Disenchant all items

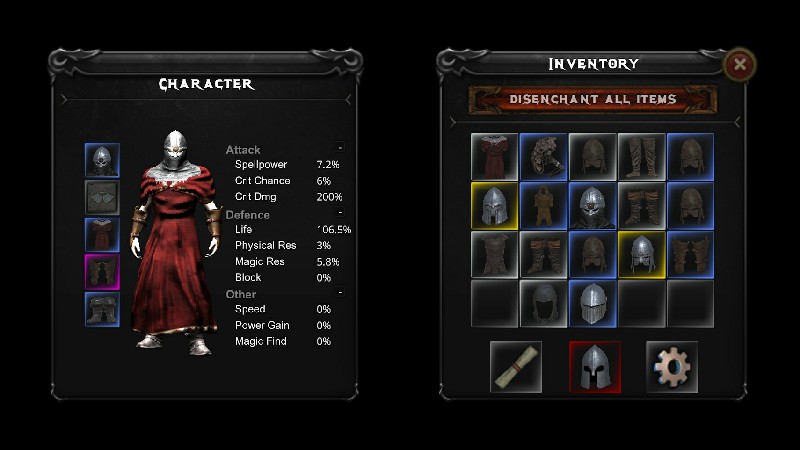coord(593,100)
